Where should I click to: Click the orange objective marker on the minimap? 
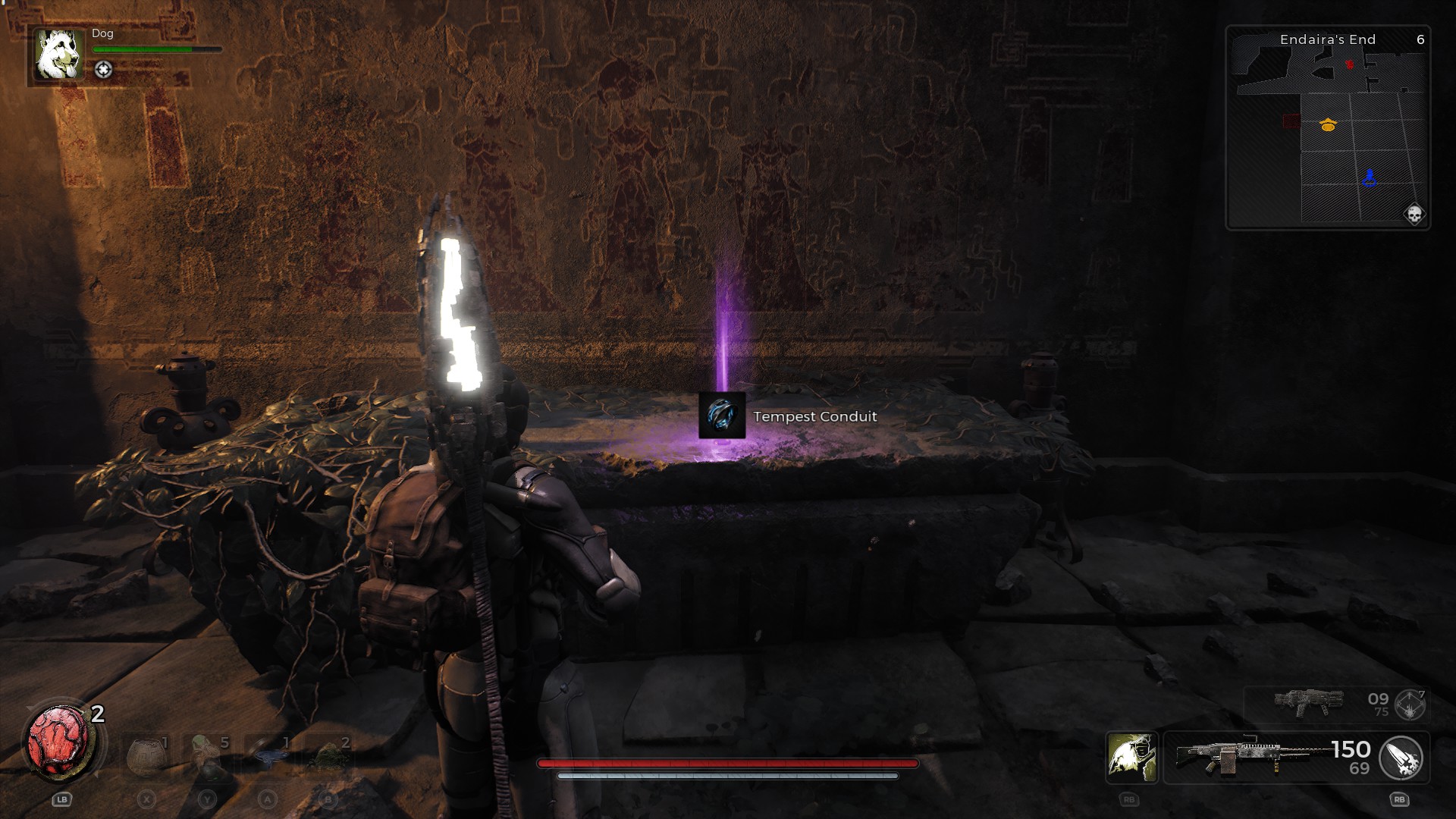coord(1329,124)
